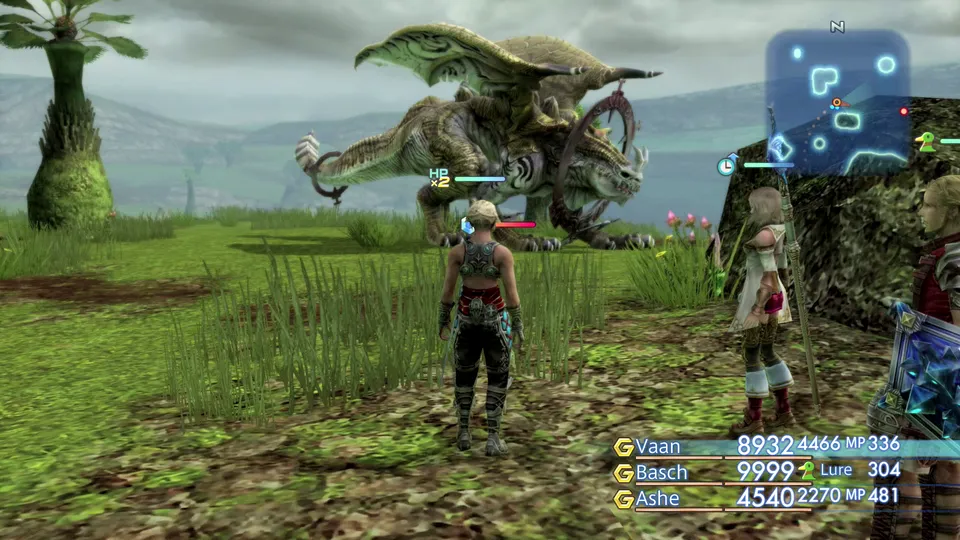Viewport: 960px width, 540px height.
Task: Toggle Basch's gambit G icon
Action: [x=624, y=473]
